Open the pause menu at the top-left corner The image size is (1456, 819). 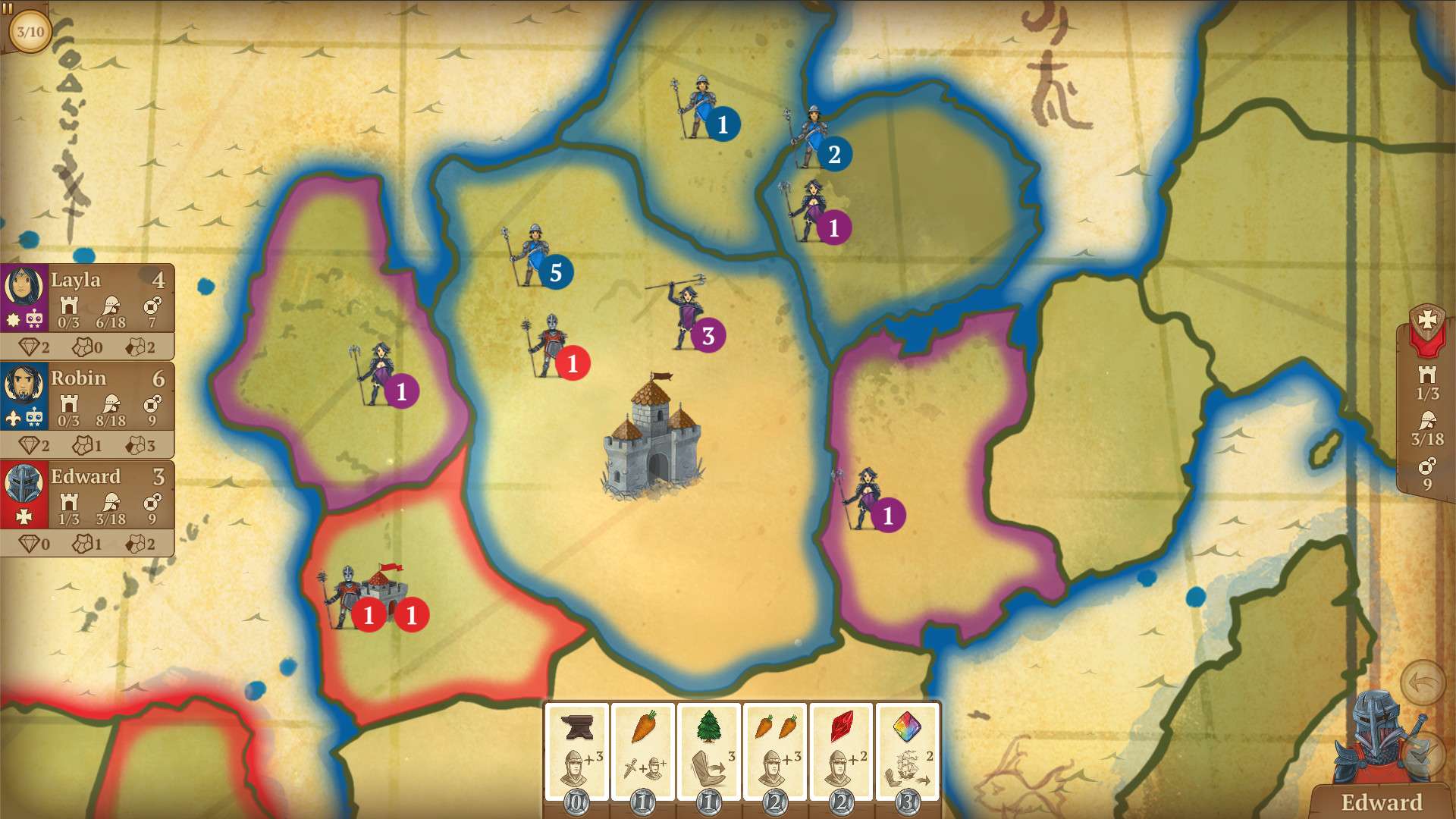[x=9, y=8]
